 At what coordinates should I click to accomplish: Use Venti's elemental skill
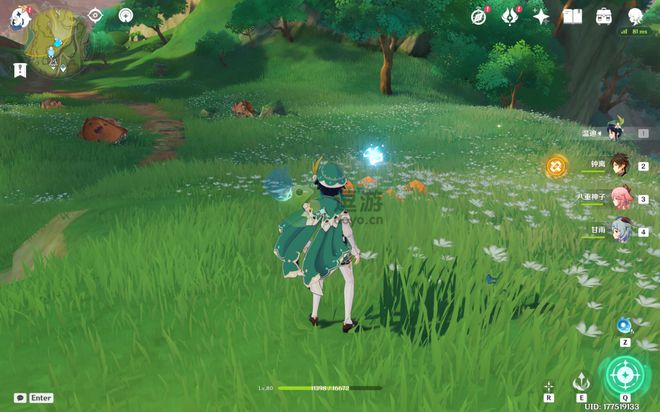pos(581,381)
